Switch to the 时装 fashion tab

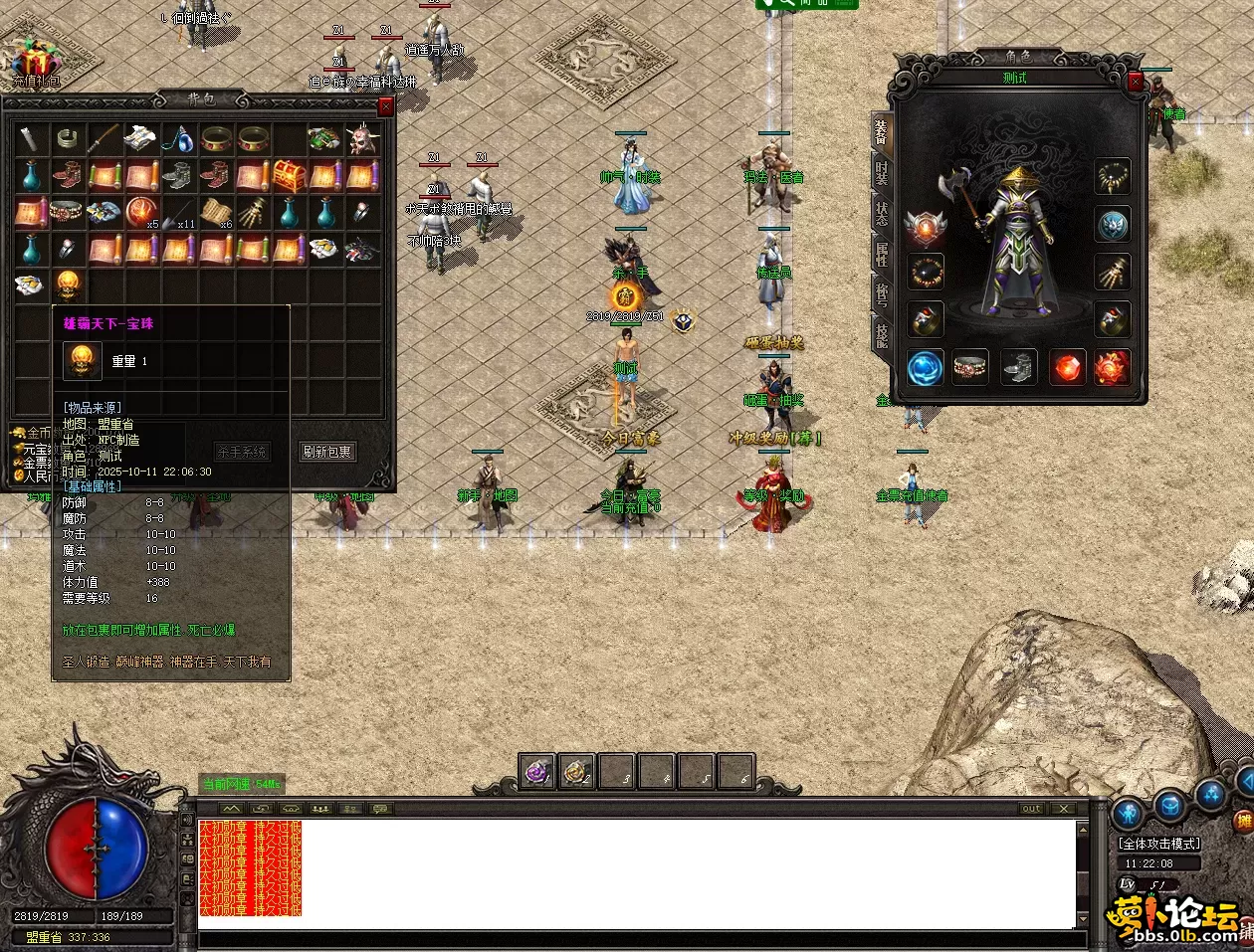pos(882,172)
